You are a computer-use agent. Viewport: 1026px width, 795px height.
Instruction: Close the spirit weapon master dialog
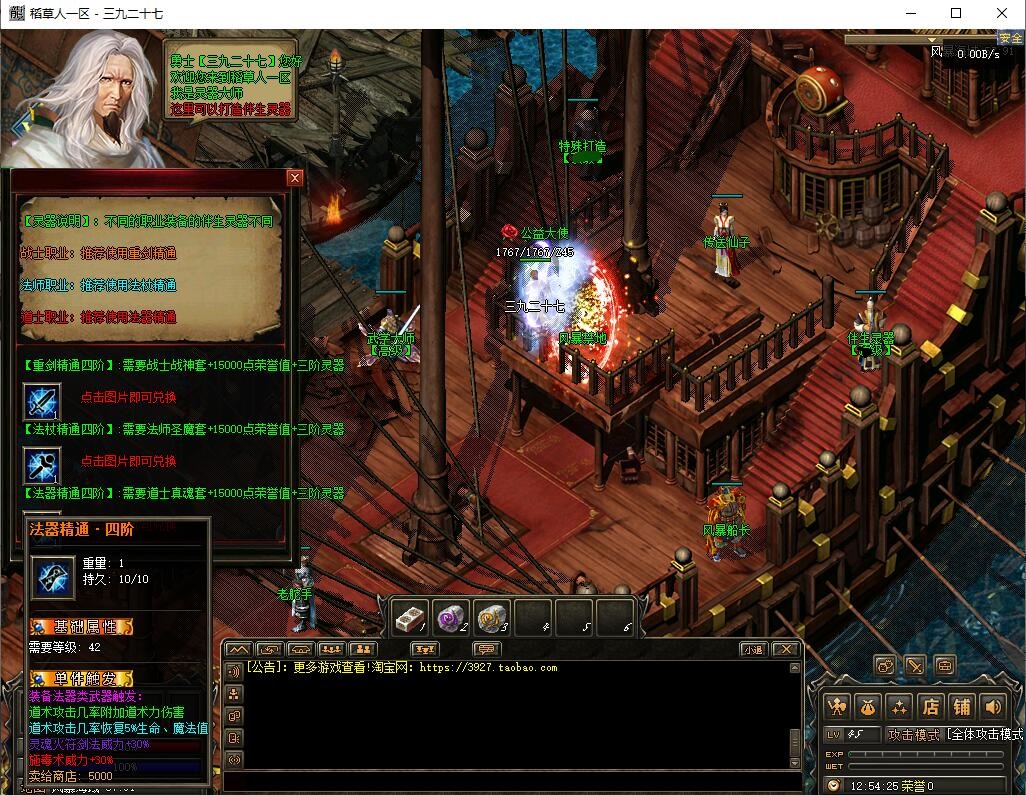(x=294, y=178)
